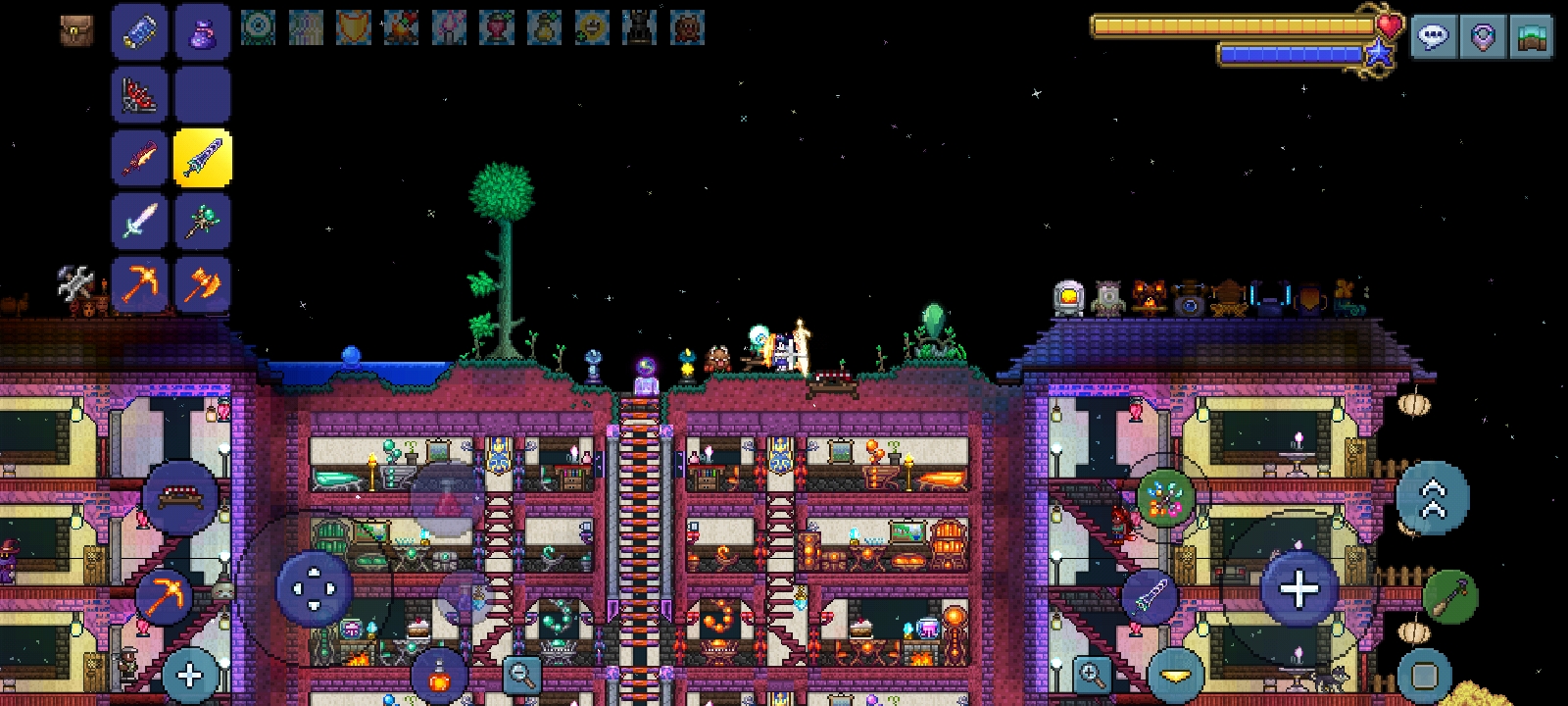Open the crossed tools settings icon

pyautogui.click(x=74, y=284)
